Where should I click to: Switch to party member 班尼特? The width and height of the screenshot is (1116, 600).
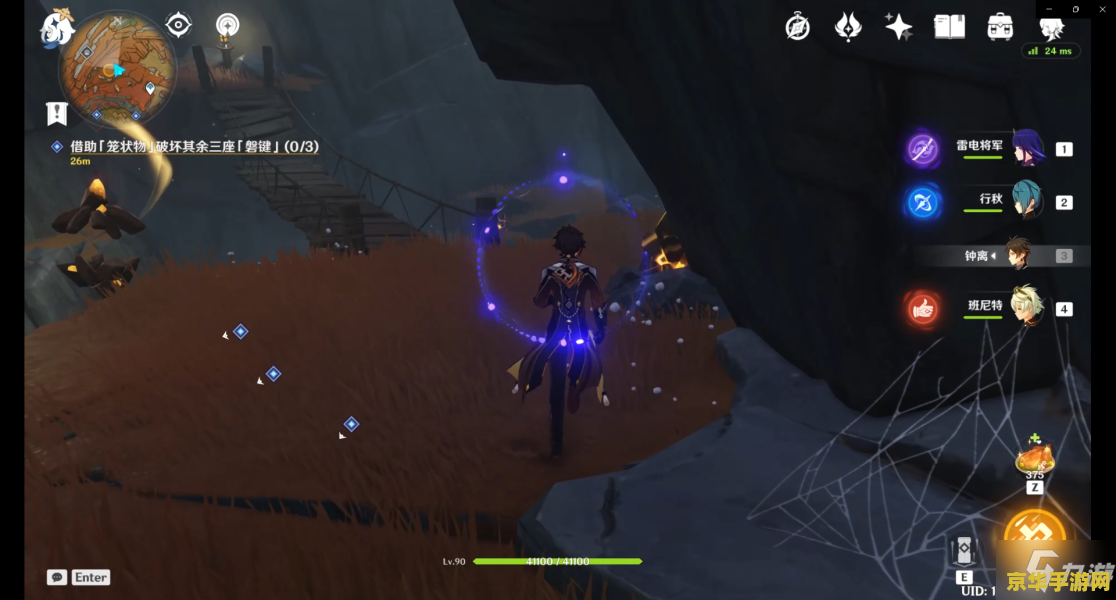point(1027,307)
